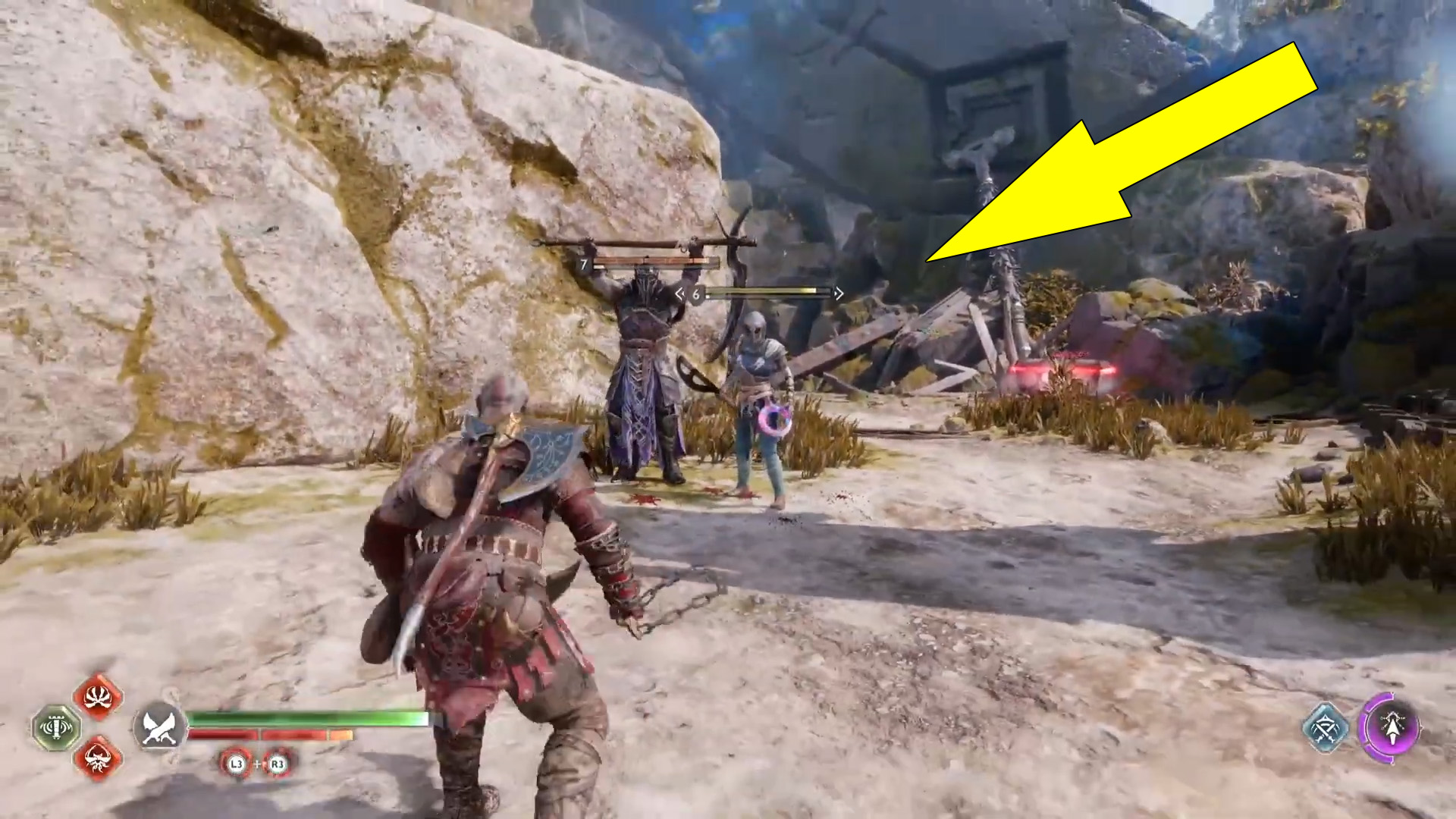Click the left chevron beside the enemy health bar
1456x819 pixels.
point(680,293)
